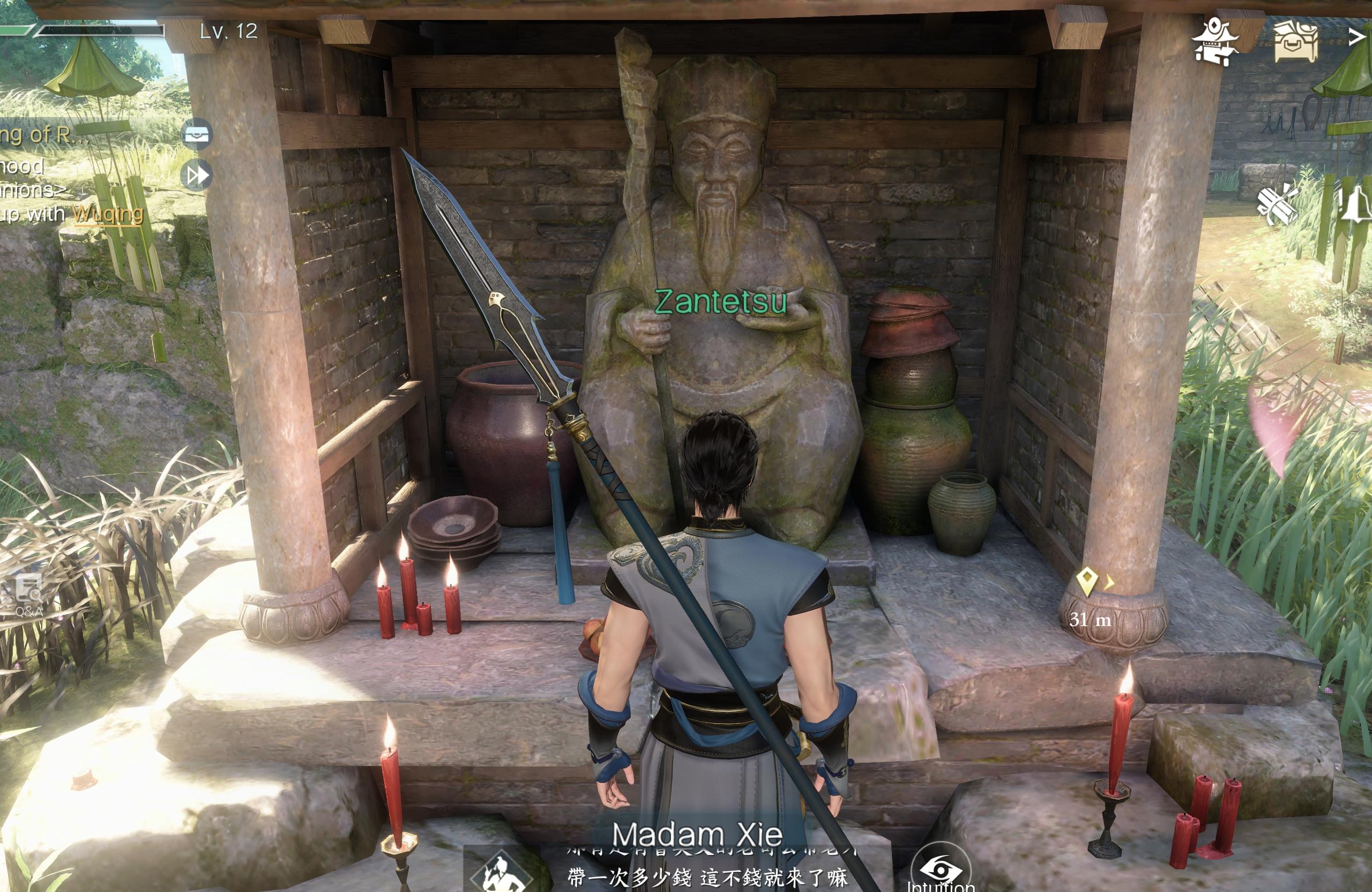Open the Q&A help icon
Screen dimensions: 1372x892
click(x=28, y=594)
